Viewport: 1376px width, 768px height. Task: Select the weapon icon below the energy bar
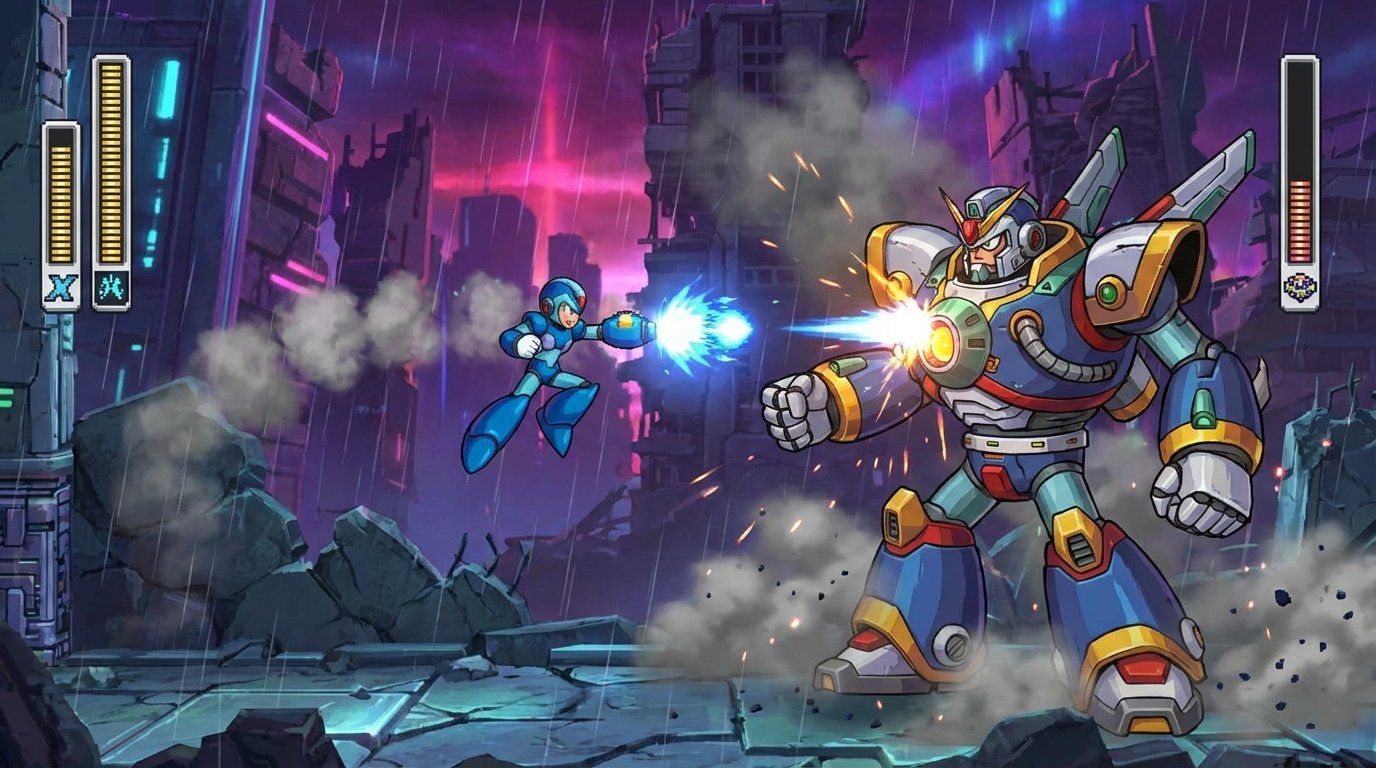tap(110, 285)
